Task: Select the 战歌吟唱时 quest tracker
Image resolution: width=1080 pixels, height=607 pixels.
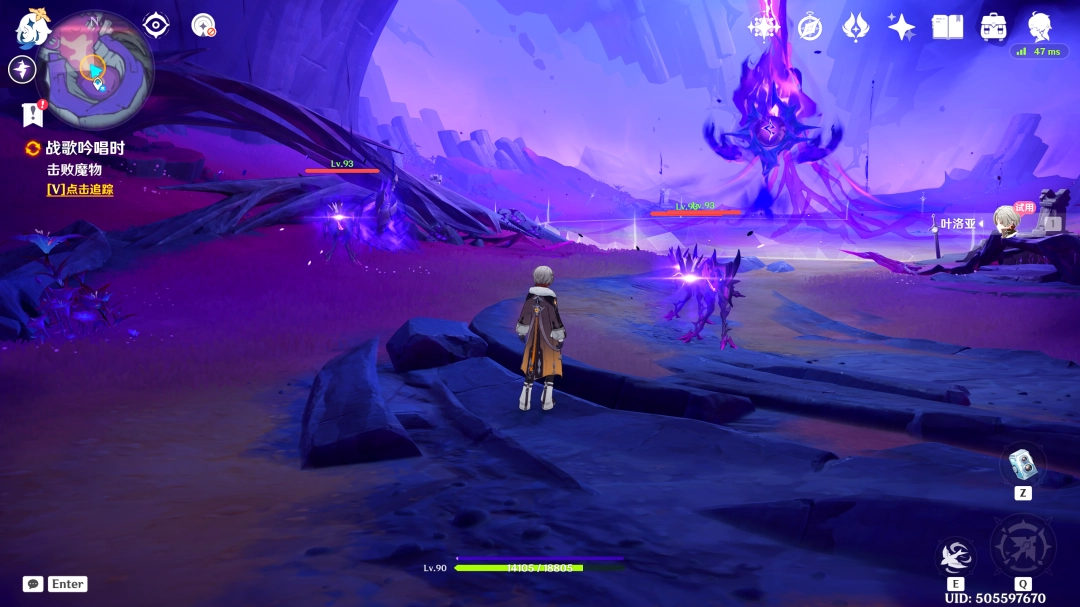Action: pyautogui.click(x=85, y=148)
